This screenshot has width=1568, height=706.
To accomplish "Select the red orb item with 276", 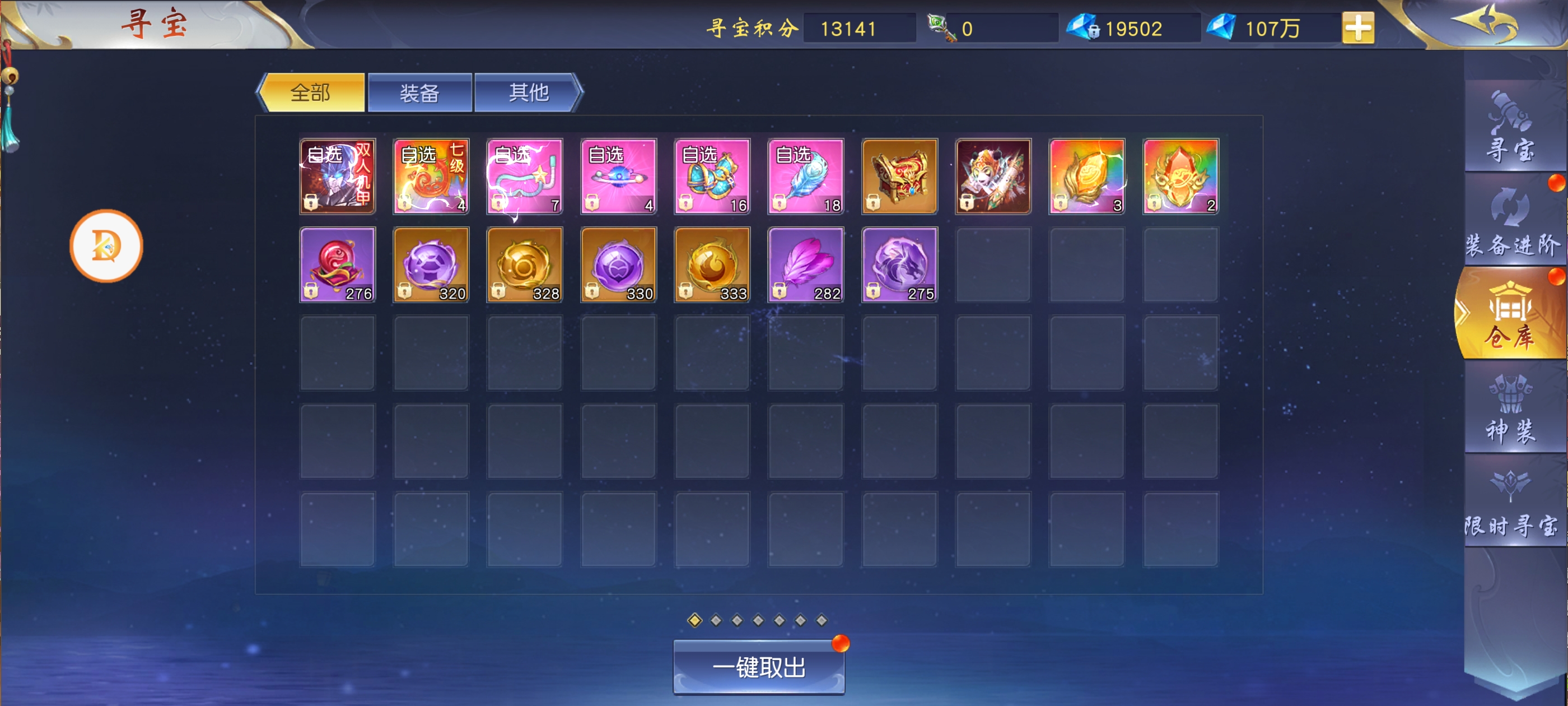I will tap(337, 265).
